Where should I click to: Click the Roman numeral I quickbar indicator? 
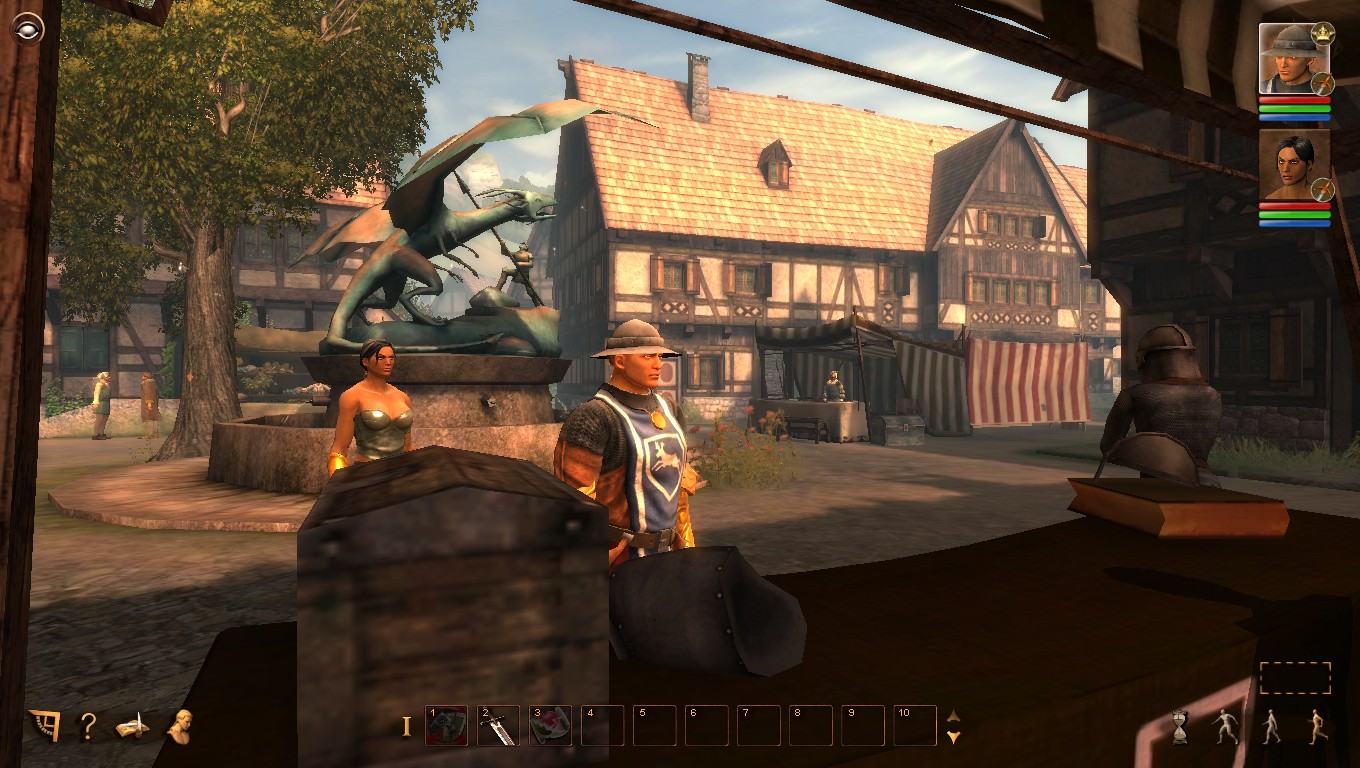408,725
